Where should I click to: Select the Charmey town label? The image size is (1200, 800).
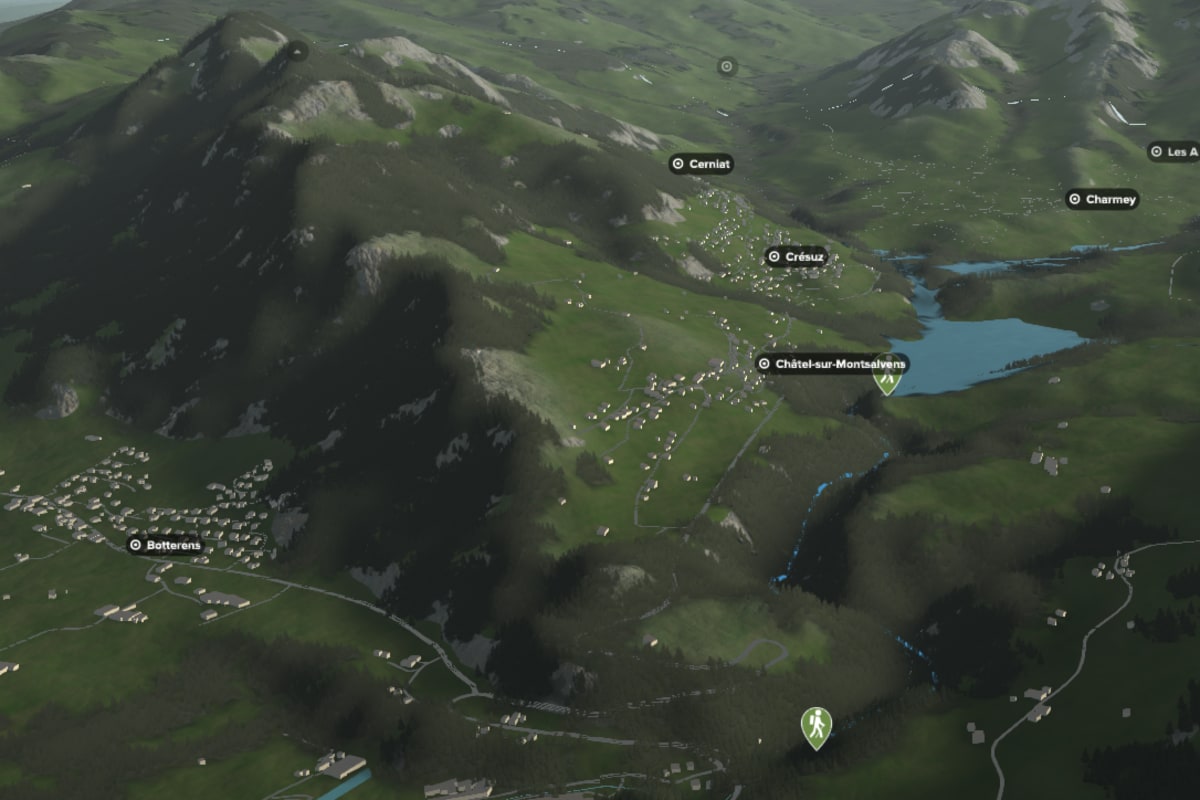point(1102,200)
